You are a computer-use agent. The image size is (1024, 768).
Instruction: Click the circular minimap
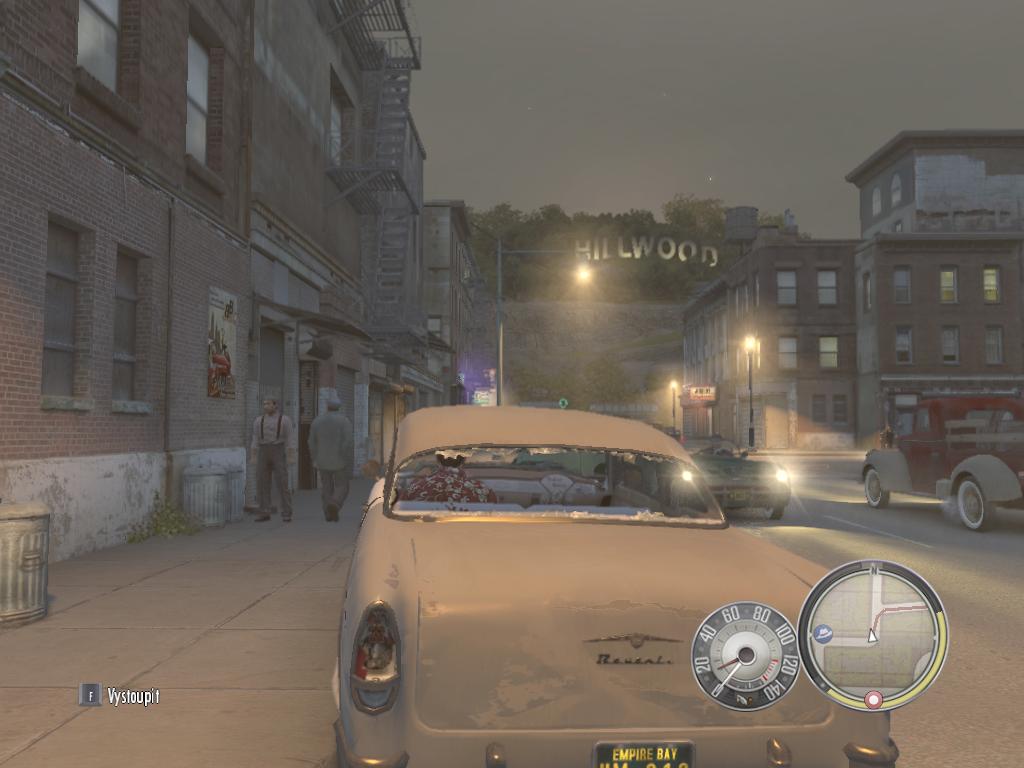click(x=872, y=634)
